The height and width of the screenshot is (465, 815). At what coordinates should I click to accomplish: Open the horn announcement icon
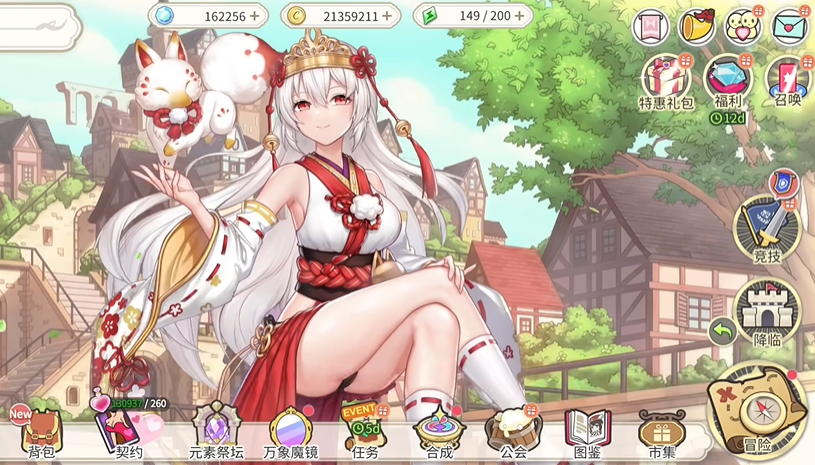coord(697,26)
